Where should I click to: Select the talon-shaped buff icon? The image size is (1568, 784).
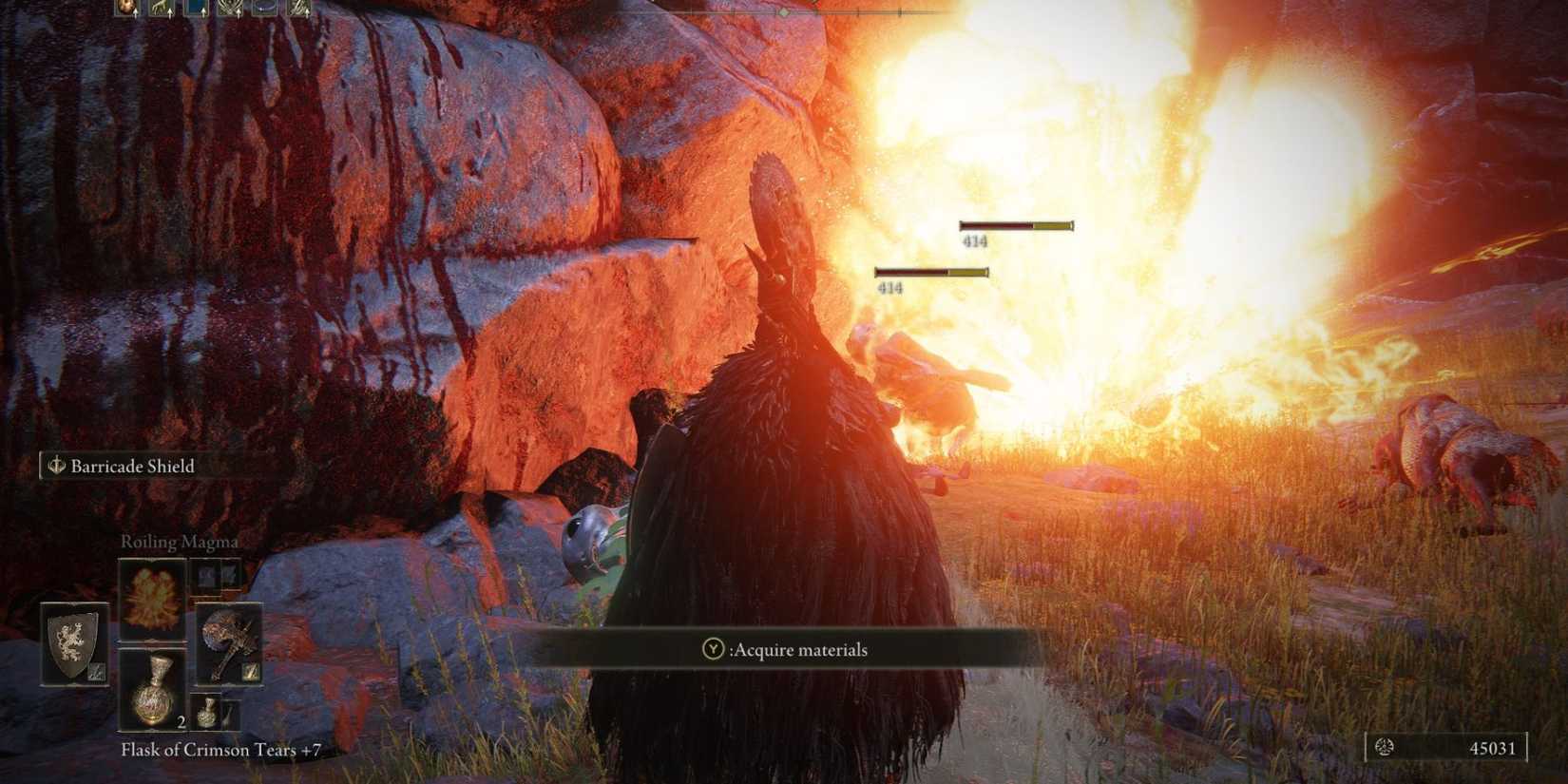[300, 8]
